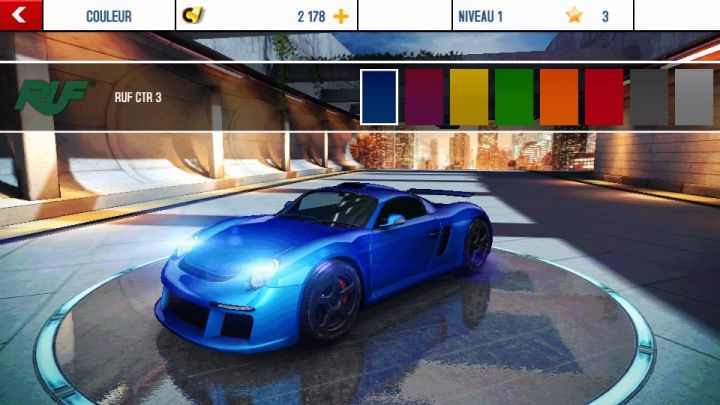Viewport: 720px width, 405px height.
Task: Select the orange paint color
Action: pos(559,97)
